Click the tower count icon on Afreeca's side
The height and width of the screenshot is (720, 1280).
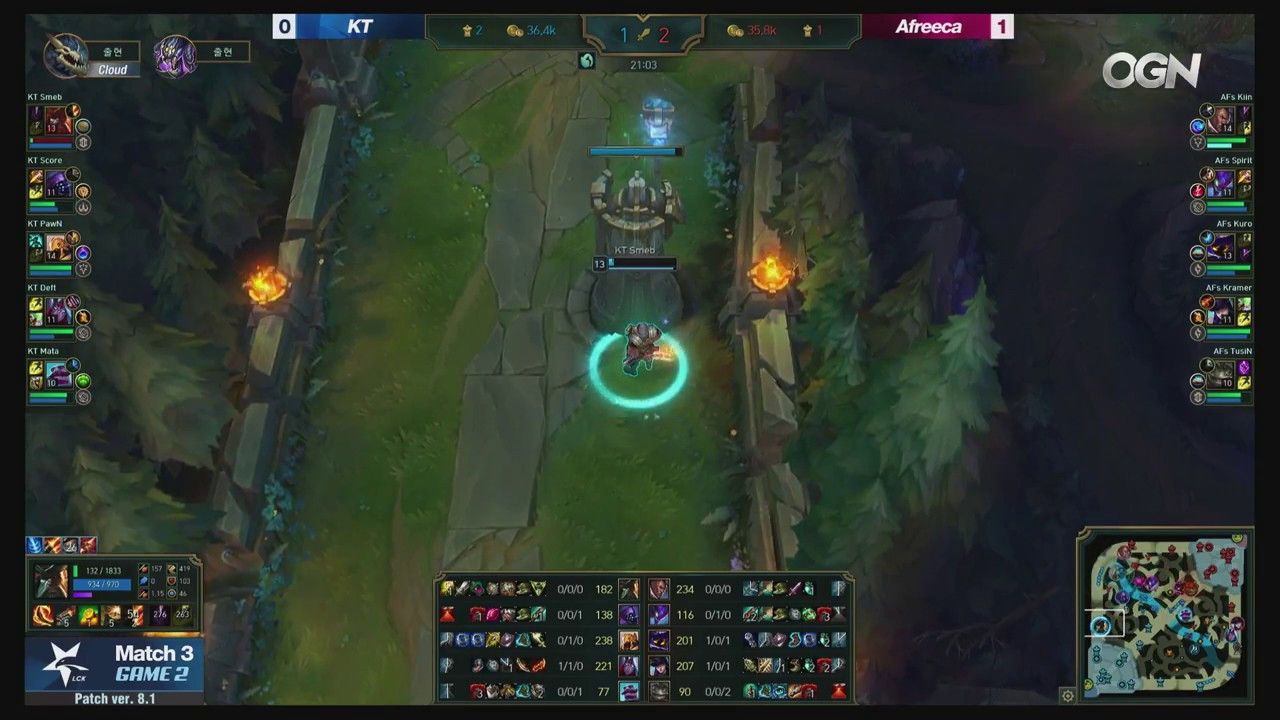click(810, 31)
